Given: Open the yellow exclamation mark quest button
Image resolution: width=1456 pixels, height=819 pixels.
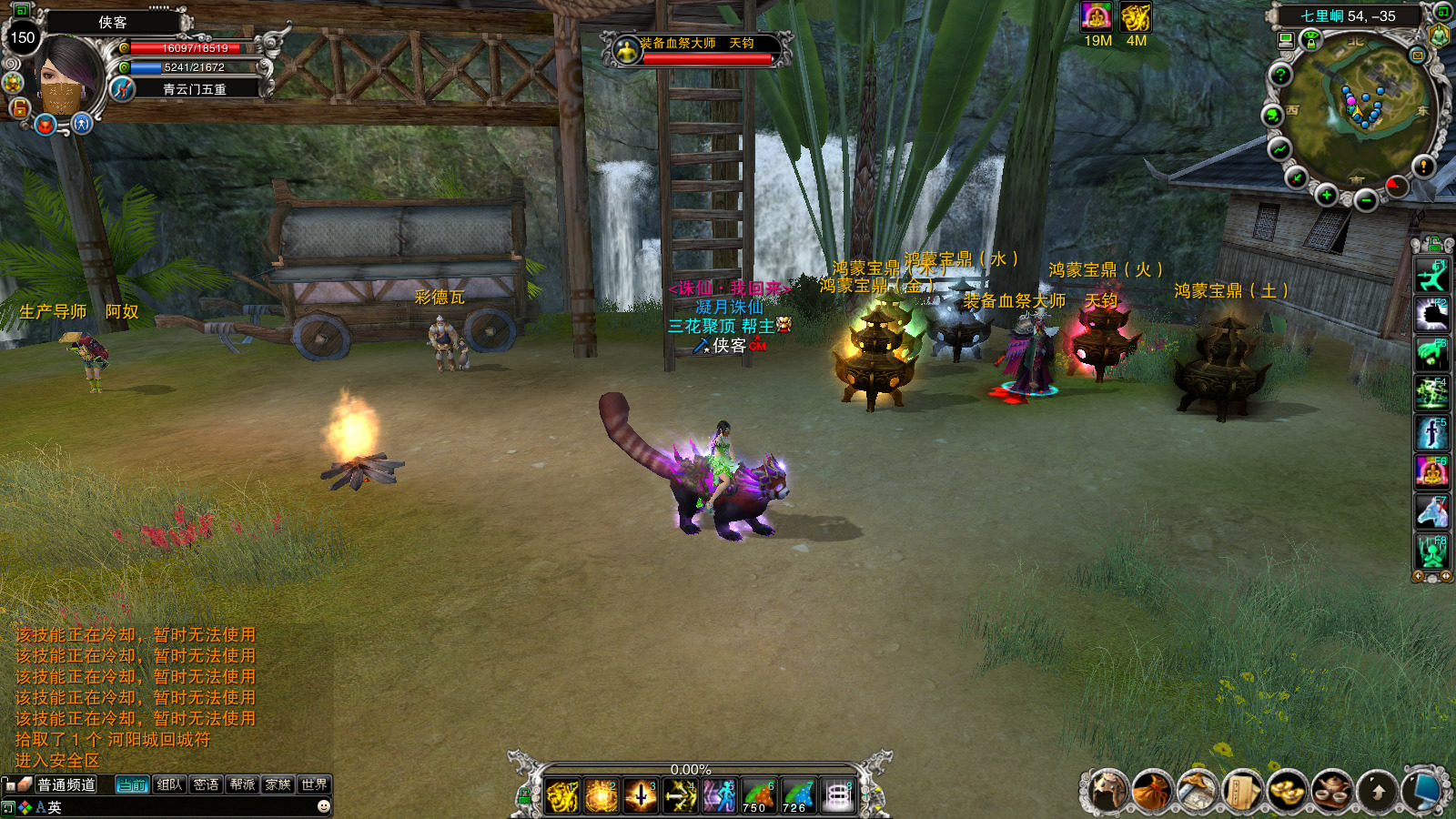Looking at the screenshot, I should pyautogui.click(x=1423, y=167).
